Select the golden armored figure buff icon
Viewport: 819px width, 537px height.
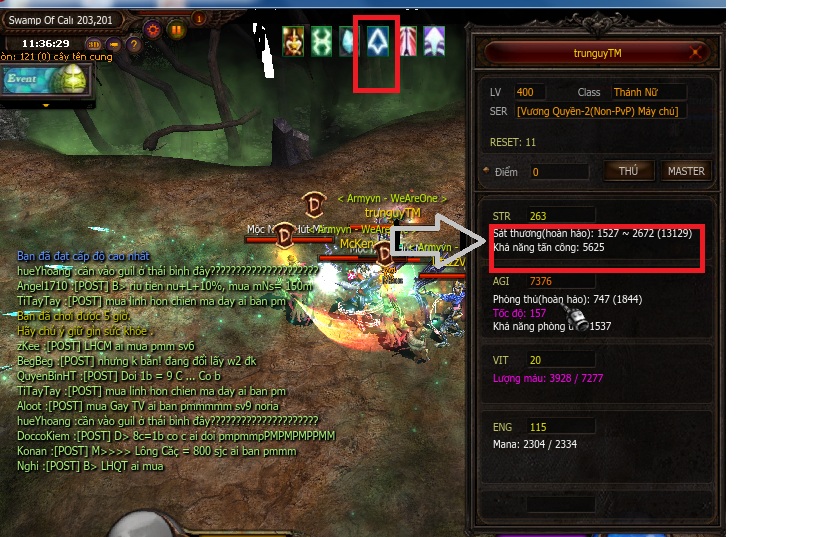tap(293, 41)
